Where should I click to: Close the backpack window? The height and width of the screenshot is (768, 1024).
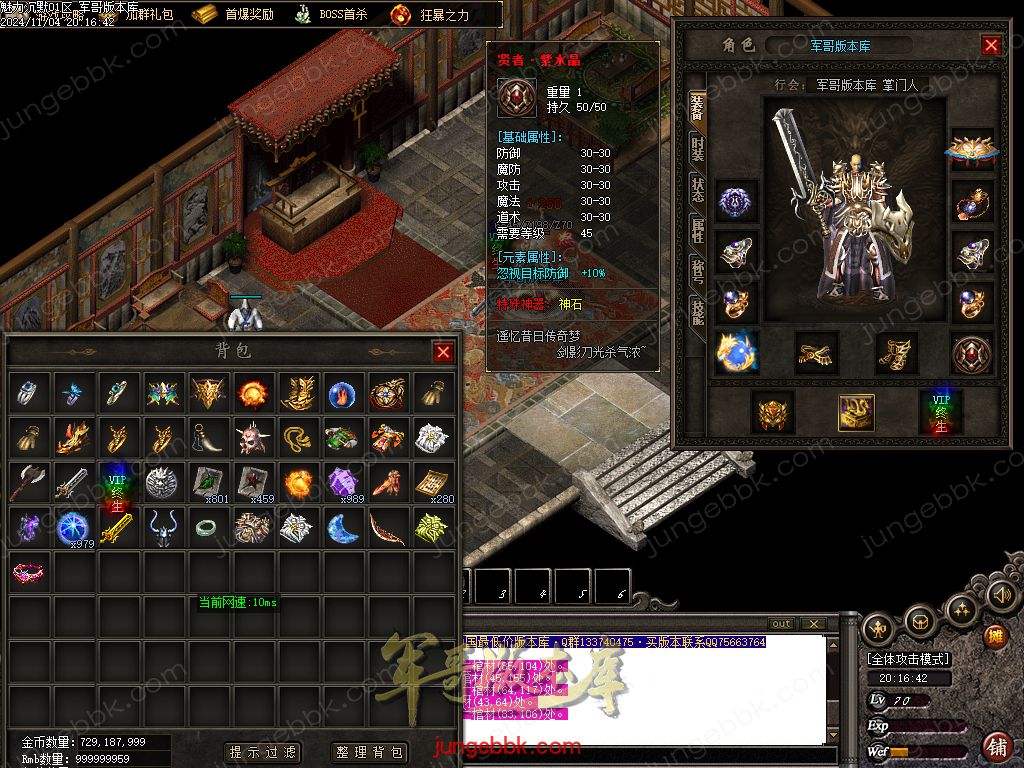click(443, 352)
